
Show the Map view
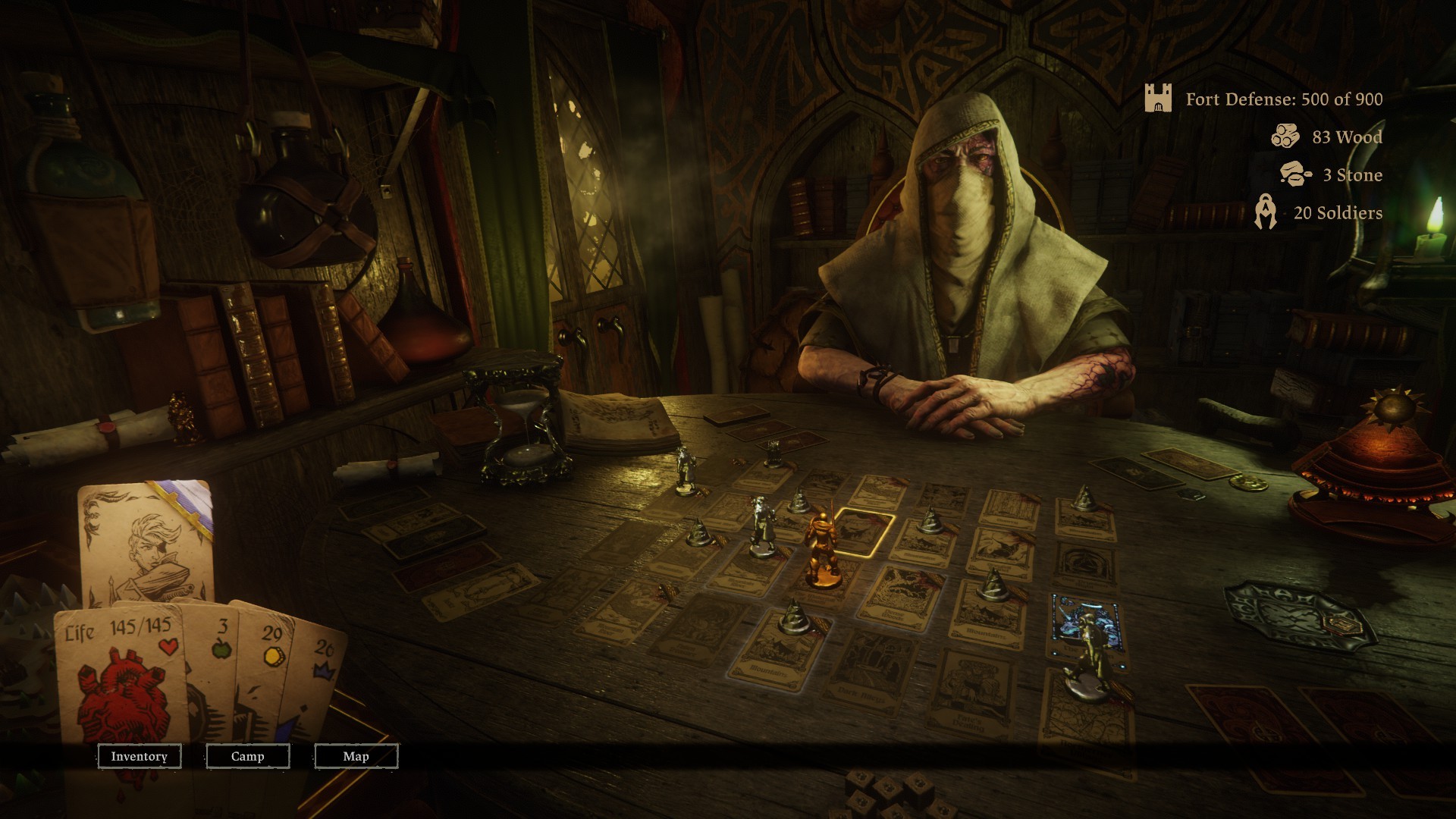coord(356,756)
